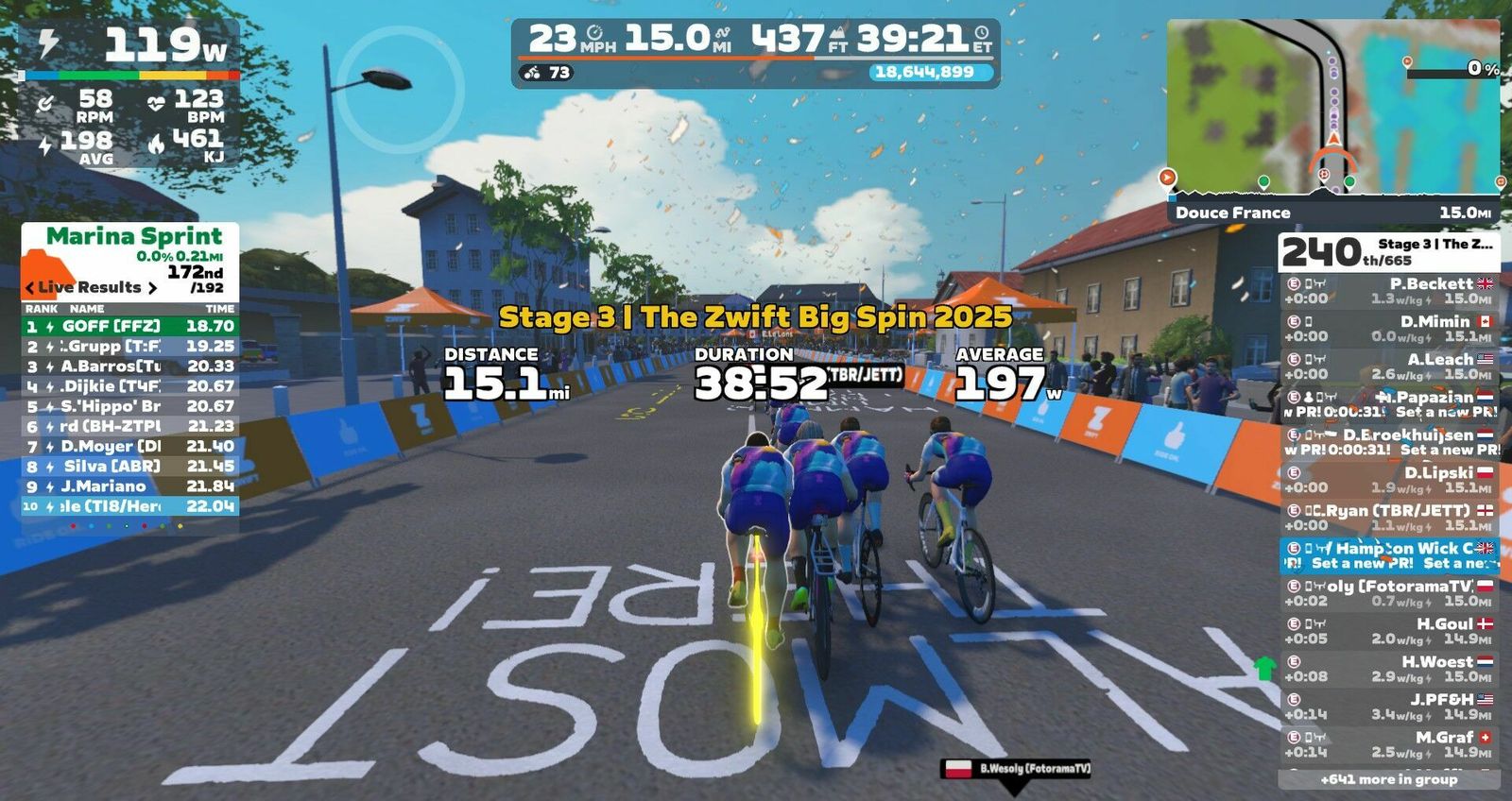
Task: View rider P.Beckett in nearby list
Action: click(x=1388, y=291)
